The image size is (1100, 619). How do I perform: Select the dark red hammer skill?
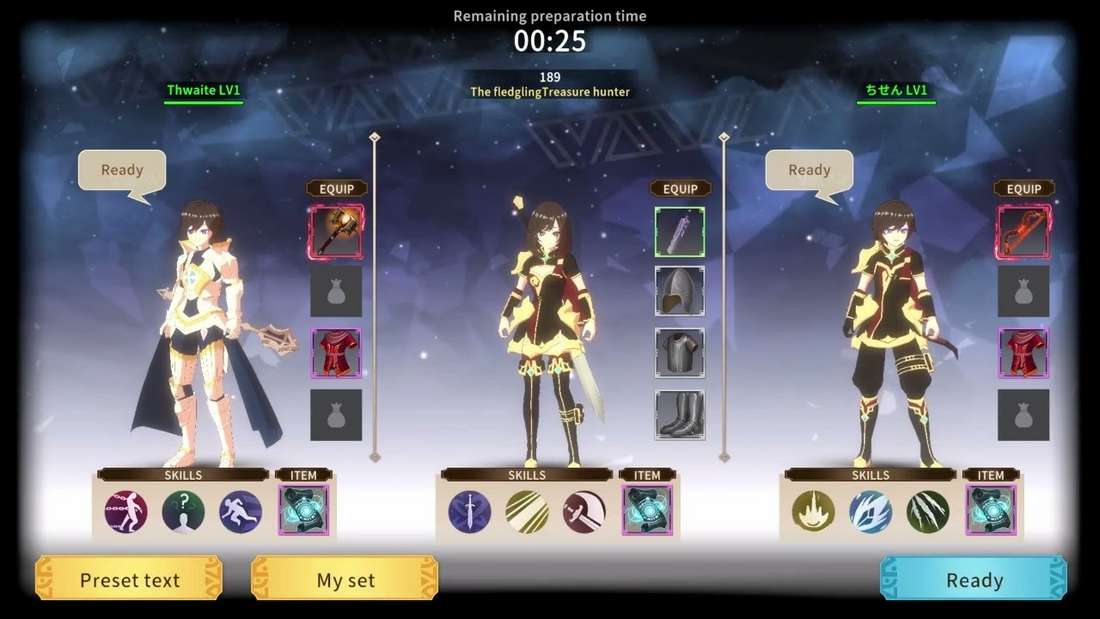tap(584, 511)
